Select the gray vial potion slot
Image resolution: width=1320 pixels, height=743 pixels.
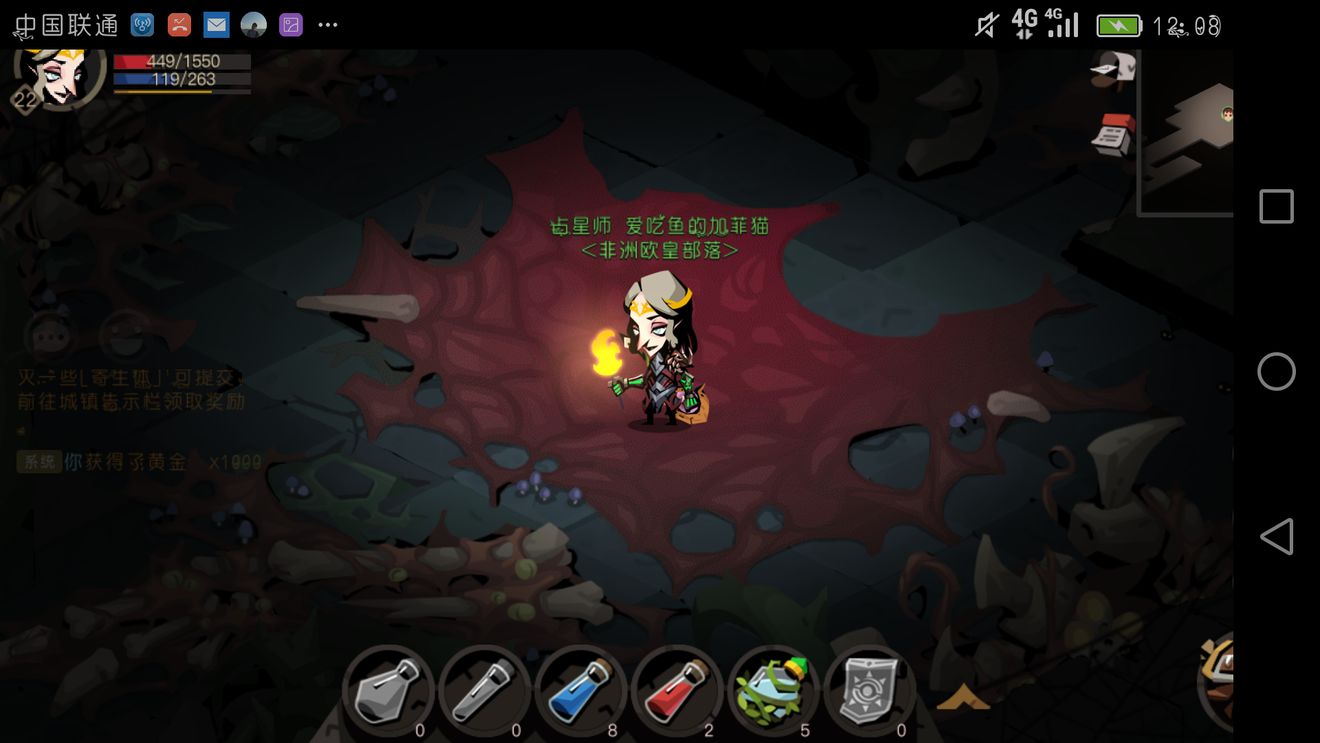point(484,690)
